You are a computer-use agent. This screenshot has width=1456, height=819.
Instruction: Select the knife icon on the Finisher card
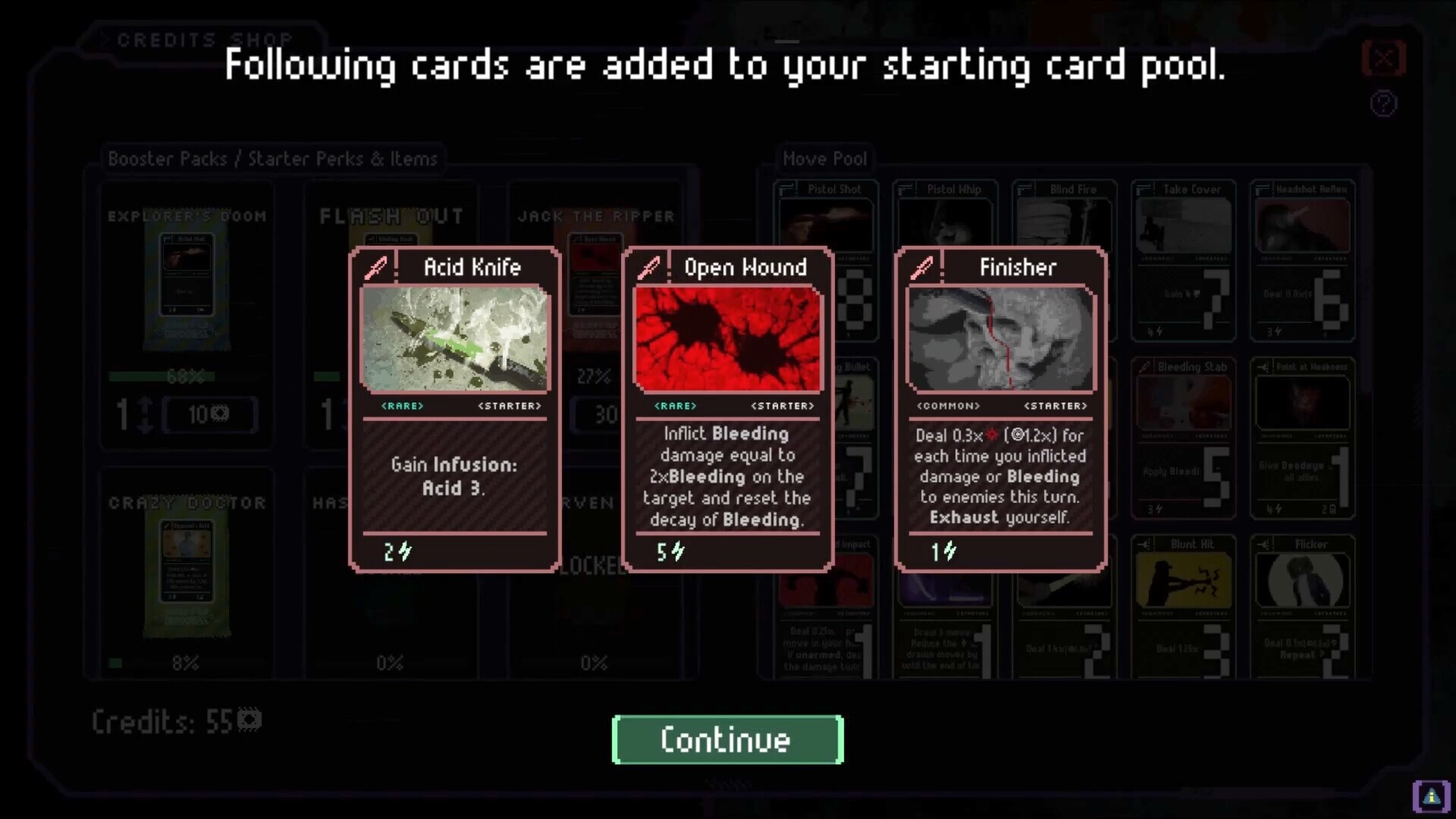pos(921,267)
